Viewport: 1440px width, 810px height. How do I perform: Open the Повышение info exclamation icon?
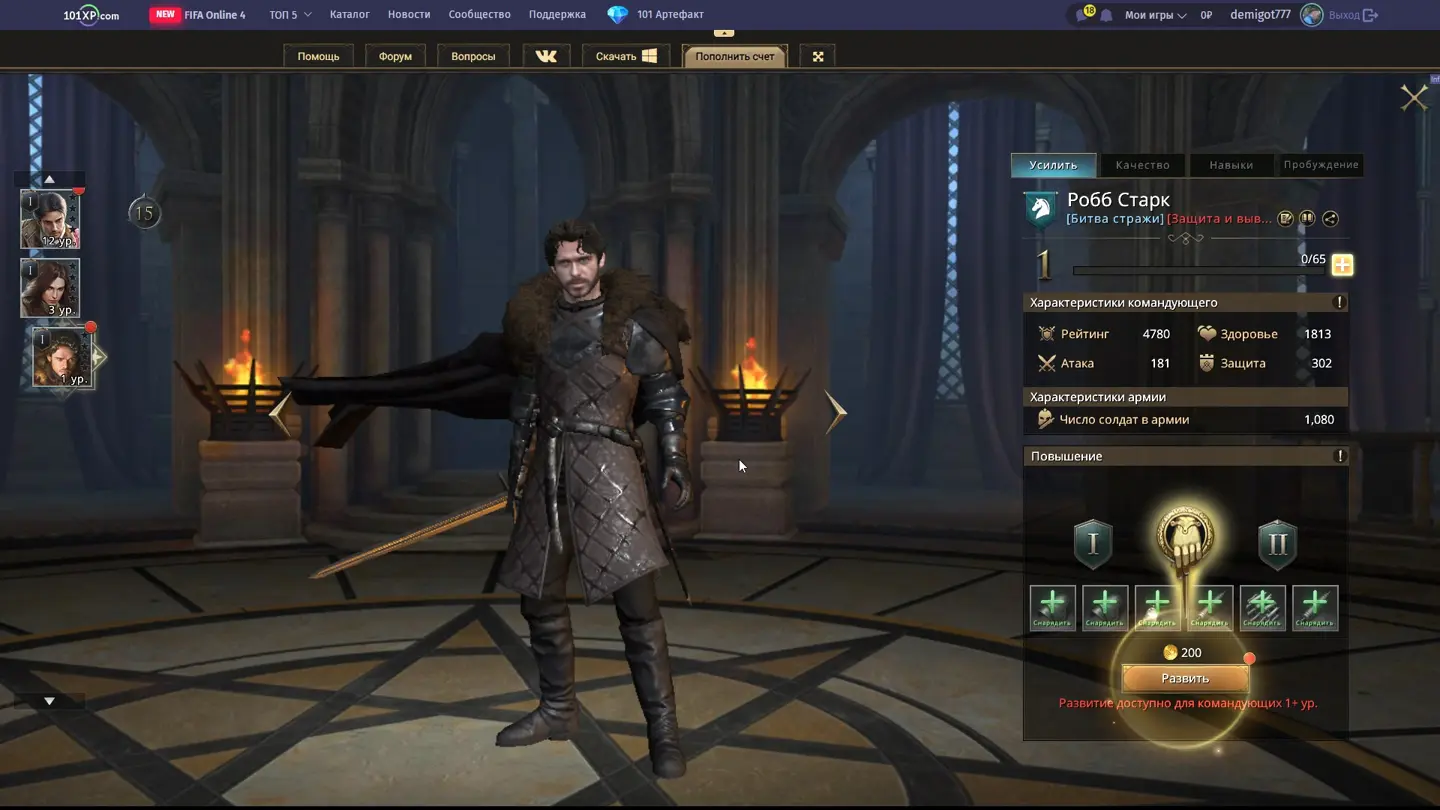click(1340, 456)
